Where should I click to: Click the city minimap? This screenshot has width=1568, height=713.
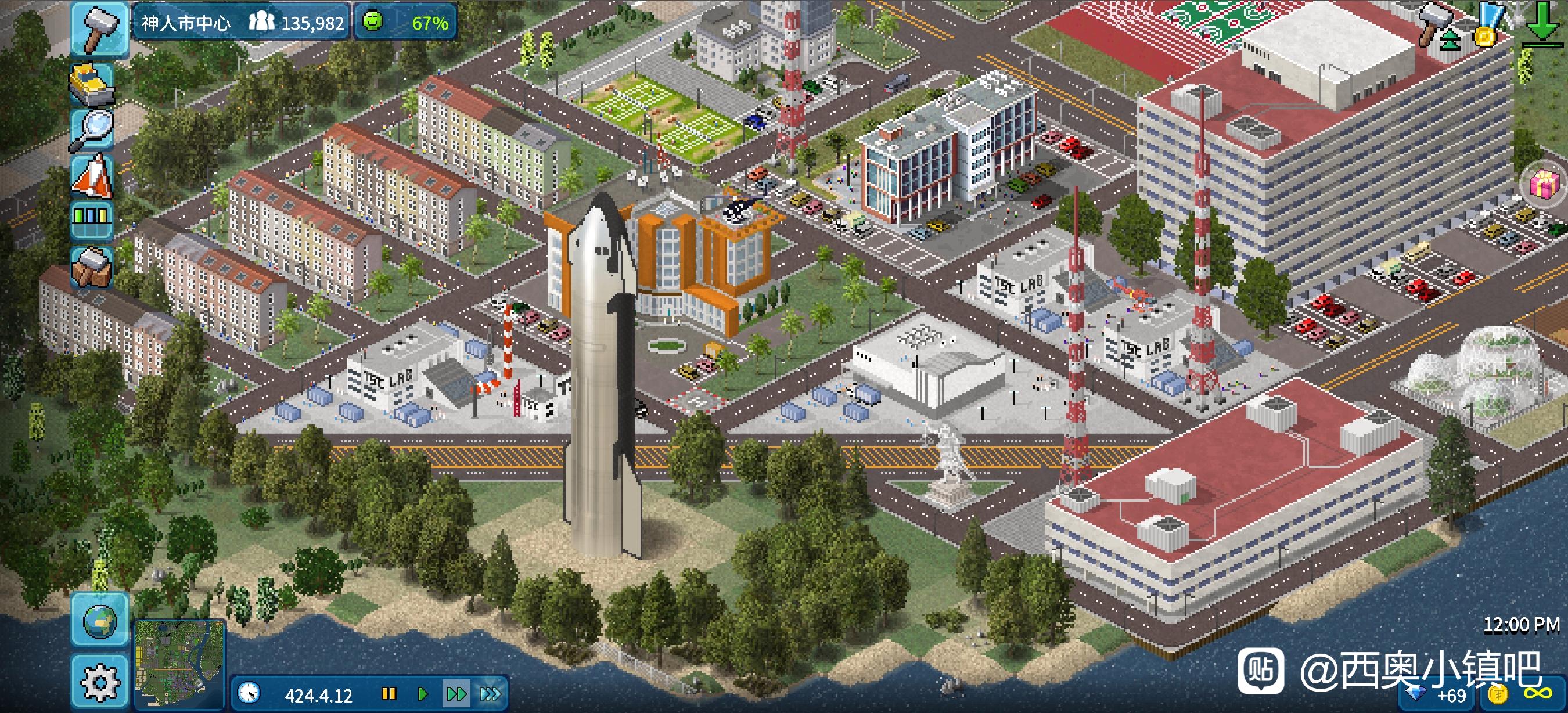179,664
